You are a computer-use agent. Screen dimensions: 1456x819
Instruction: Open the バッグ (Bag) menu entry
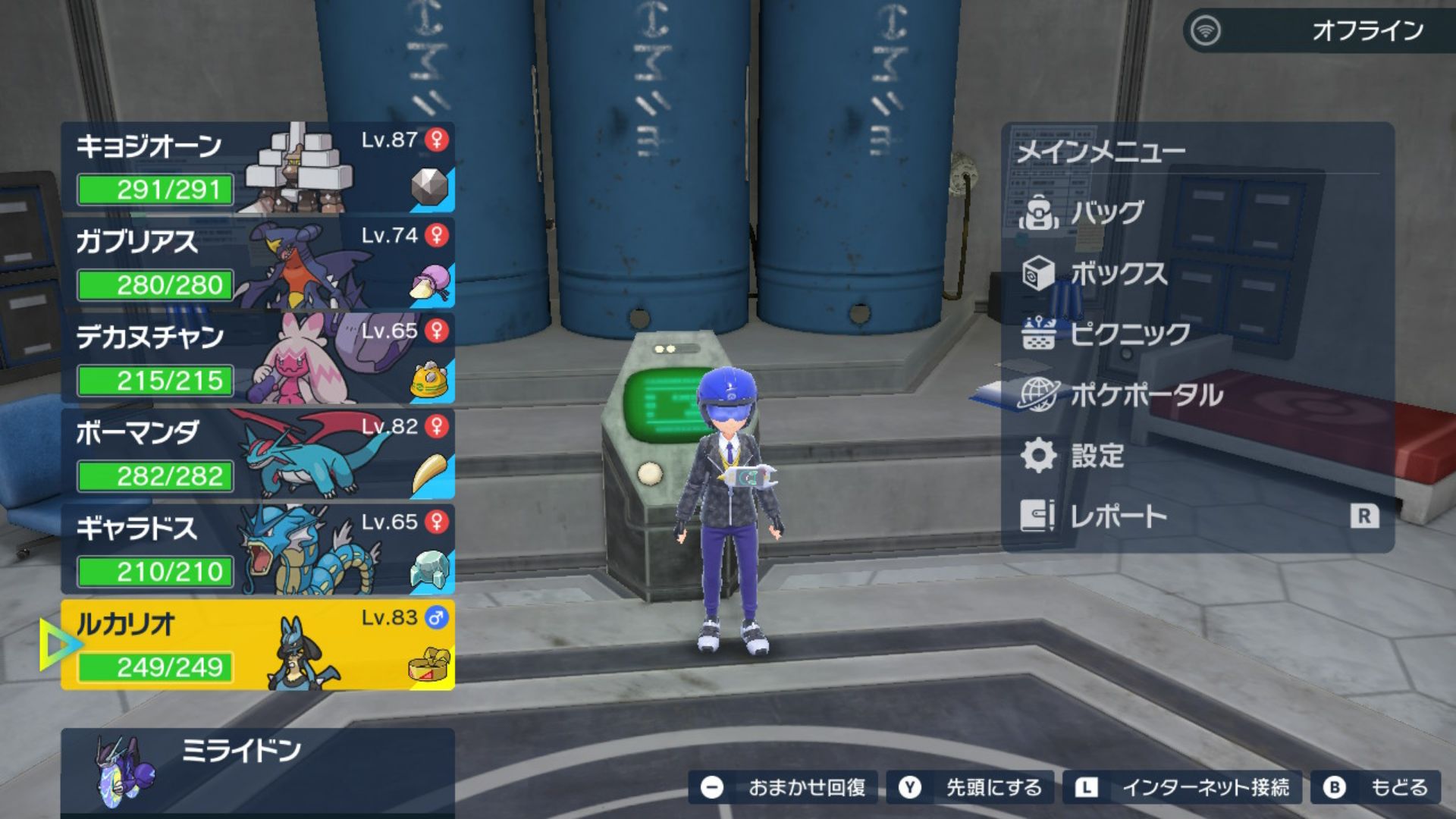pos(1107,213)
